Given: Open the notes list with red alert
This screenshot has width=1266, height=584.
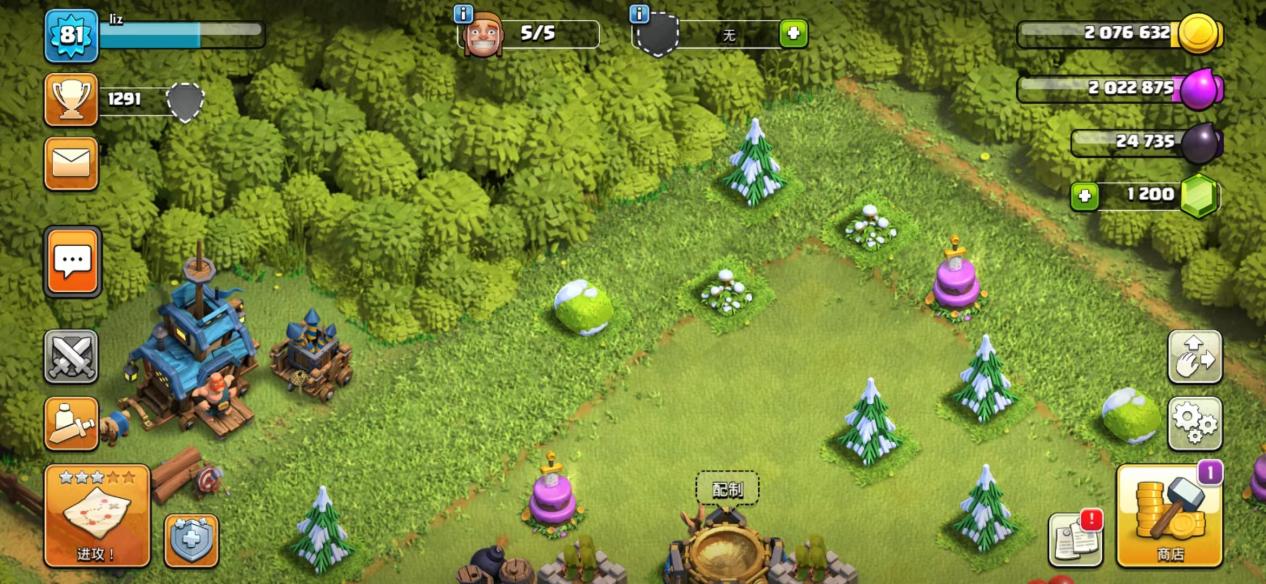Looking at the screenshot, I should point(1075,540).
